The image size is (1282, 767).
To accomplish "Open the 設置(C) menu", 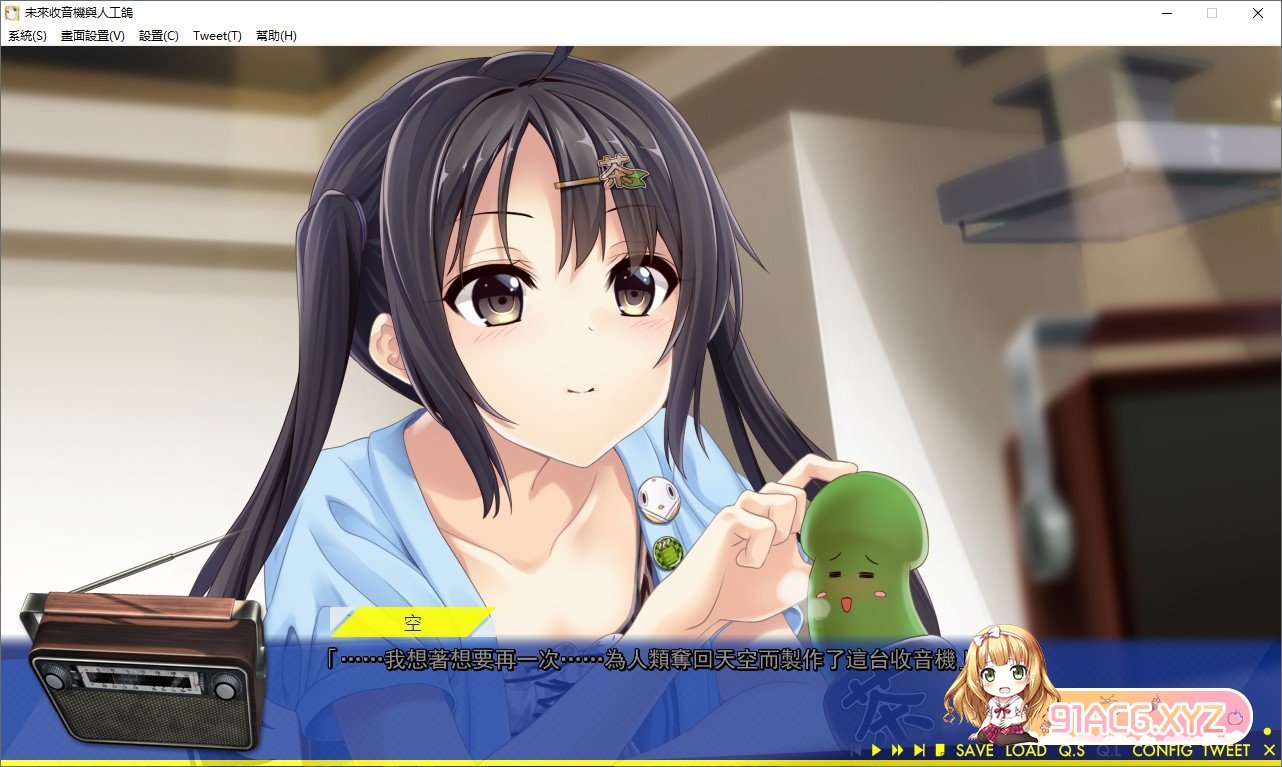I will [x=159, y=36].
